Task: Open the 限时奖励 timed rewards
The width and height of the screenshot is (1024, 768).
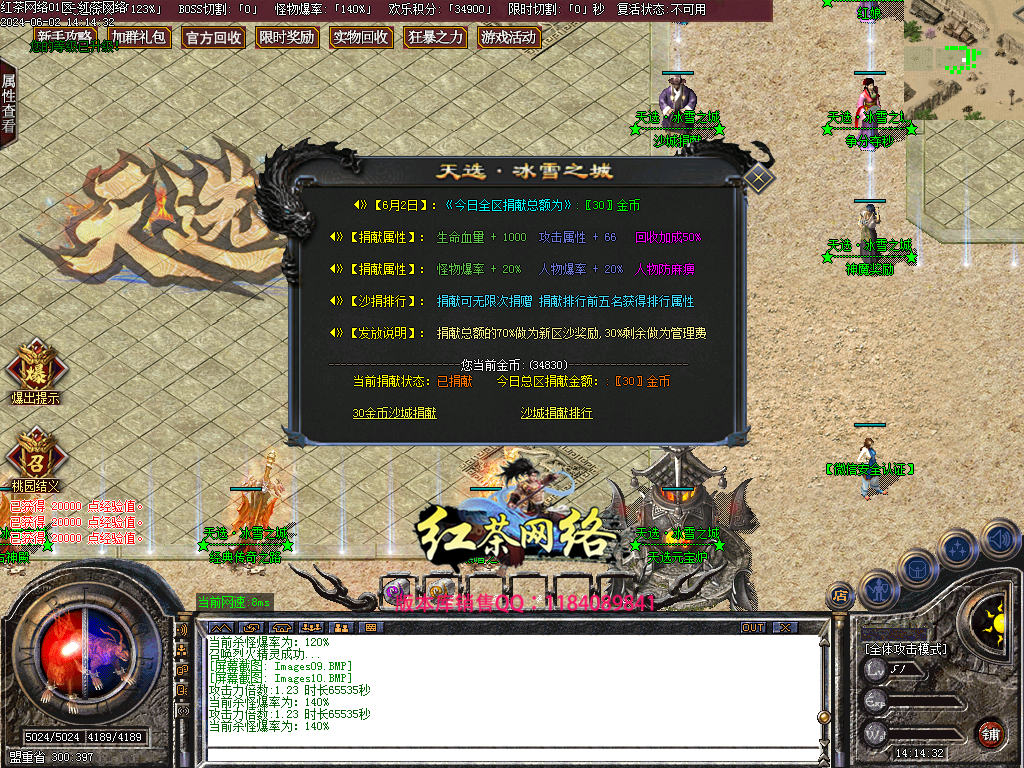Action: tap(287, 38)
